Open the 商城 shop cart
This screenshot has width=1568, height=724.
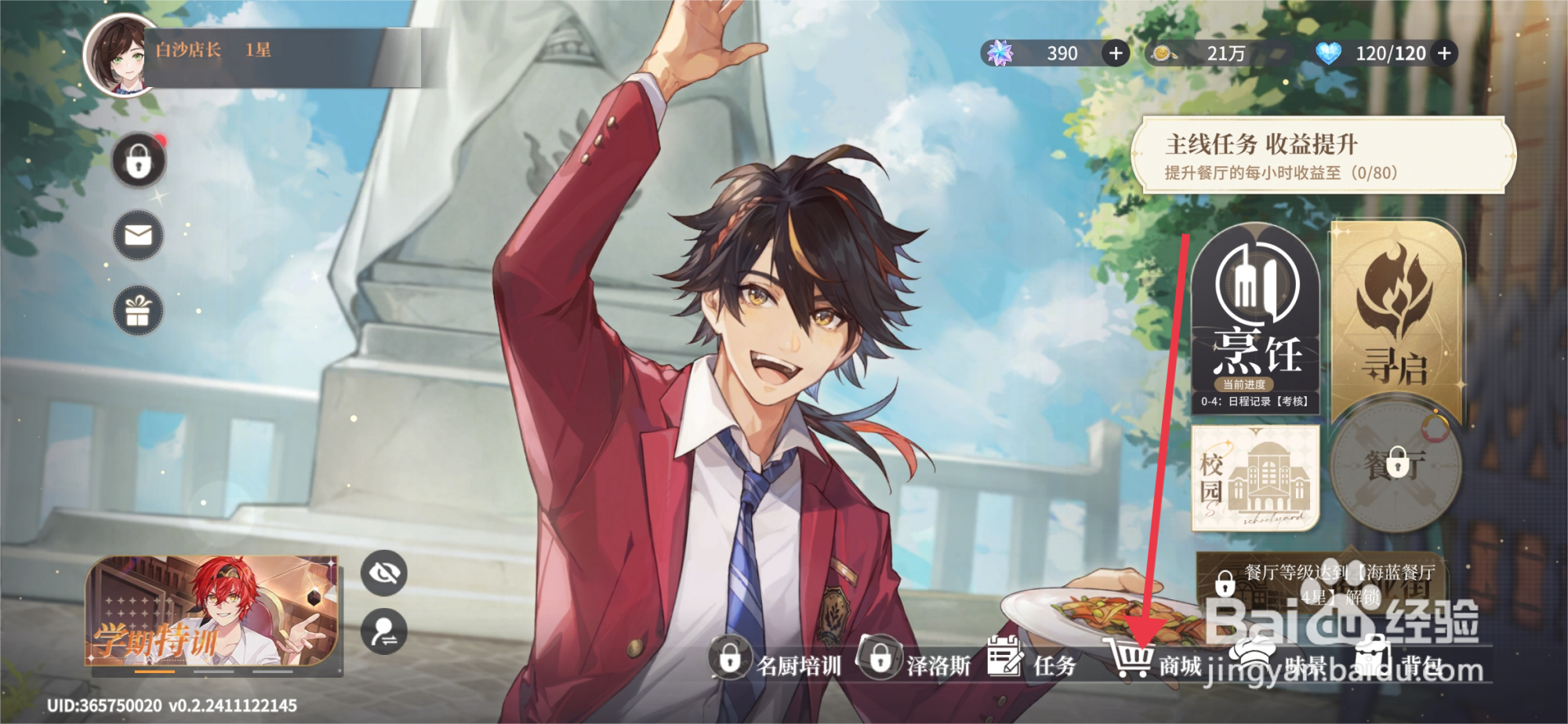tap(1152, 664)
